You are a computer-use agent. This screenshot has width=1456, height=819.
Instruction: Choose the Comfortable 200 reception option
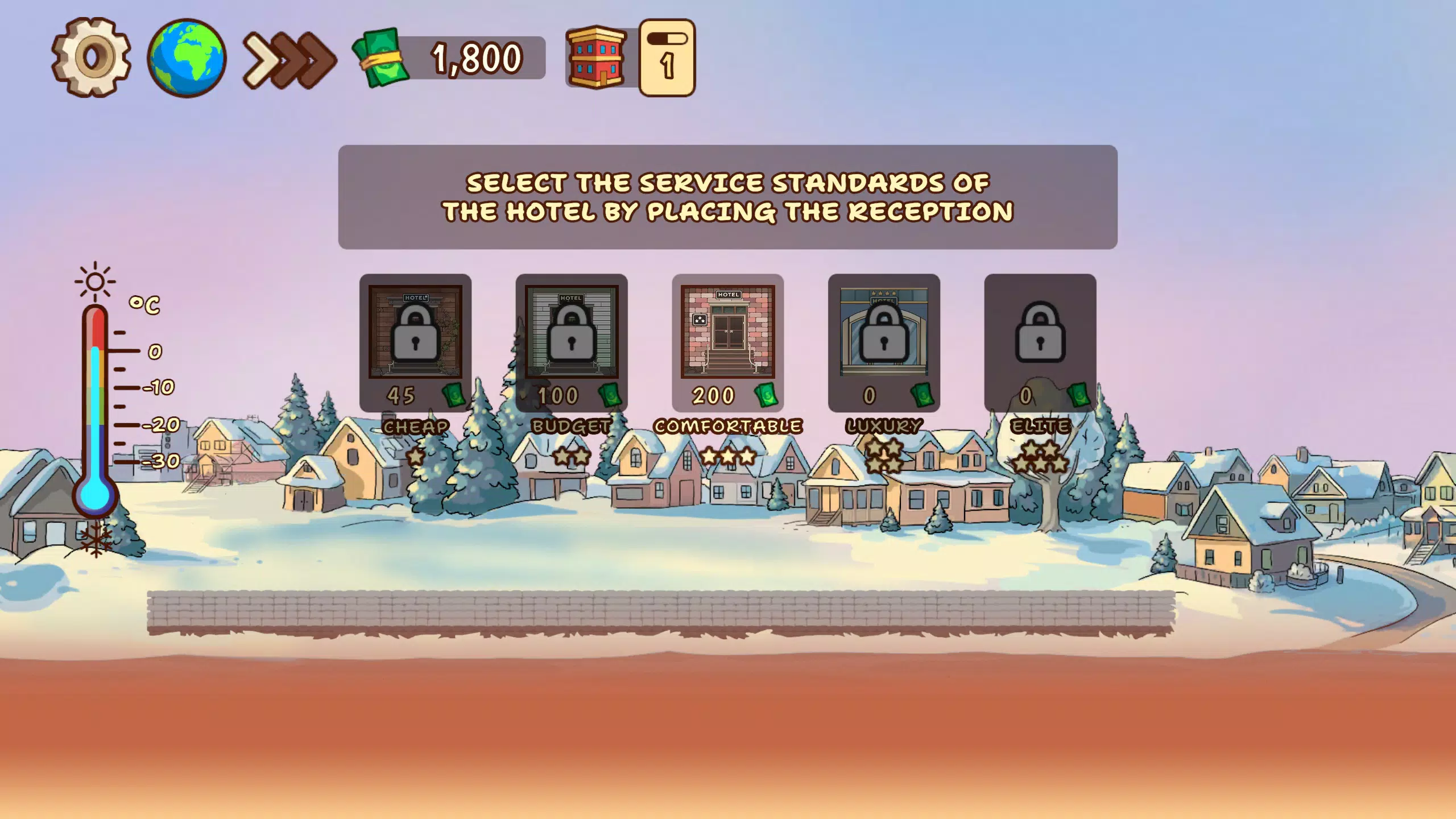point(728,341)
